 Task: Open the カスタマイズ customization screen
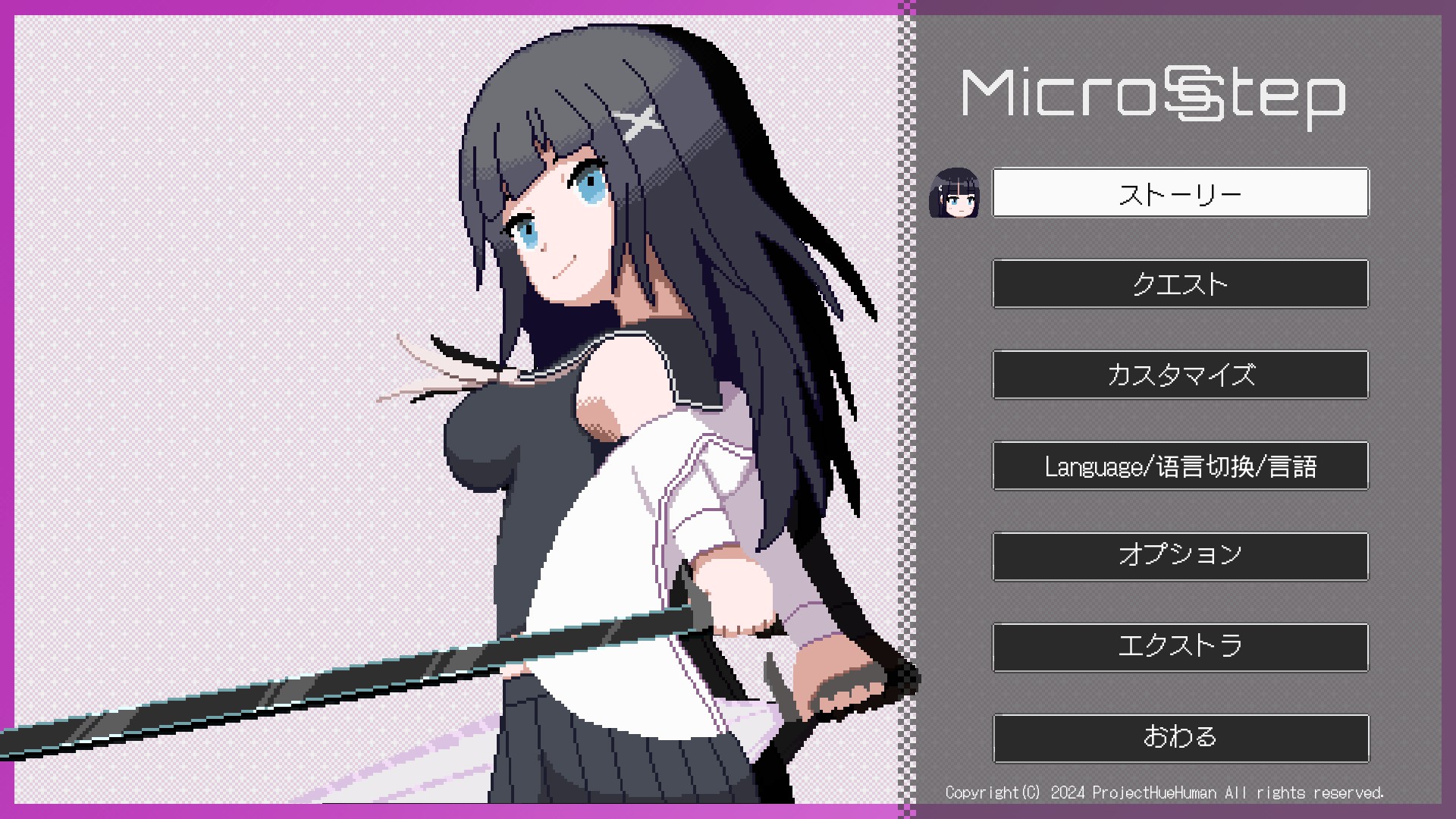(x=1180, y=375)
